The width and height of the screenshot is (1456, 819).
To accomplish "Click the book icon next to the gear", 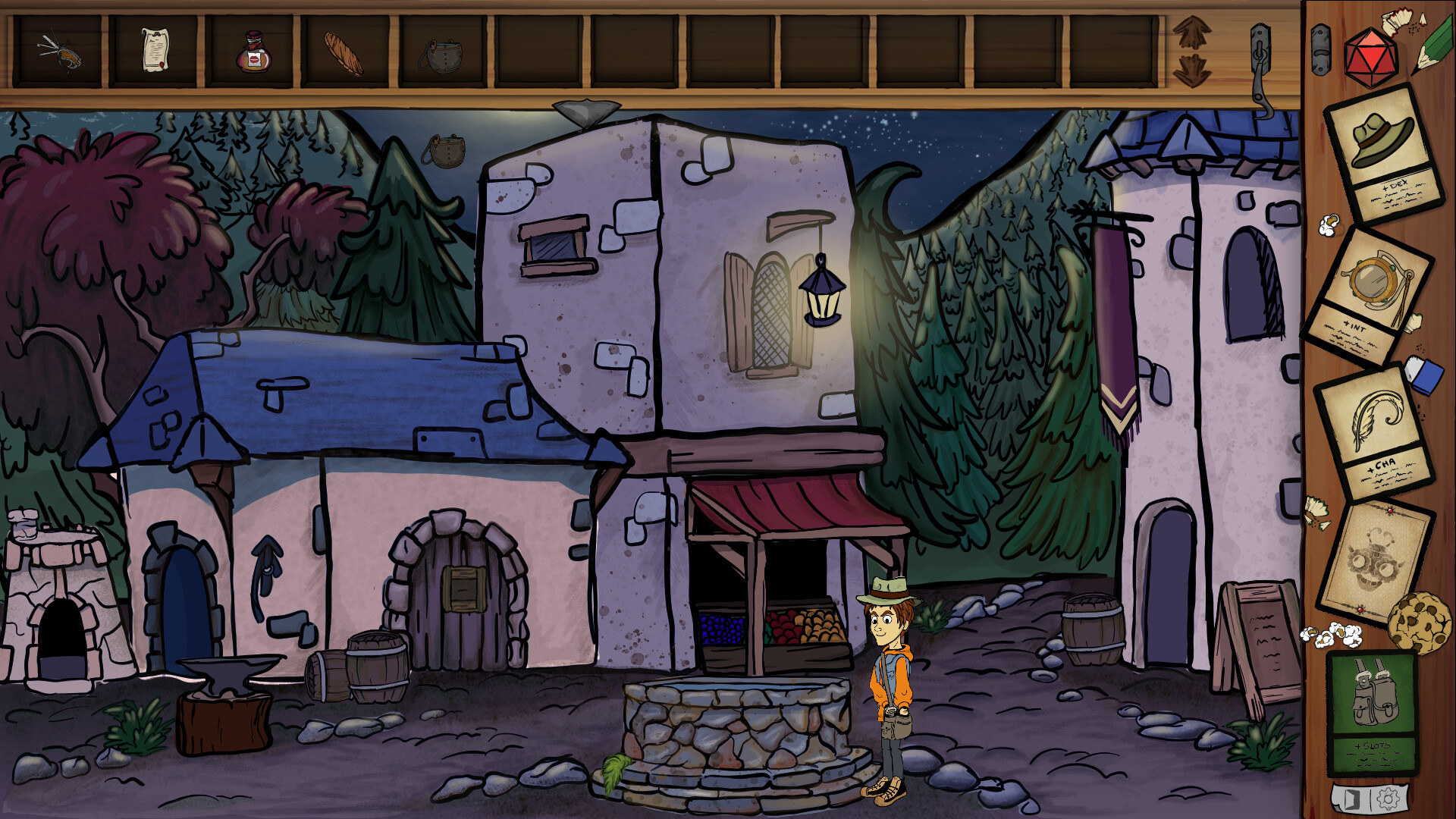I will click(x=1352, y=798).
